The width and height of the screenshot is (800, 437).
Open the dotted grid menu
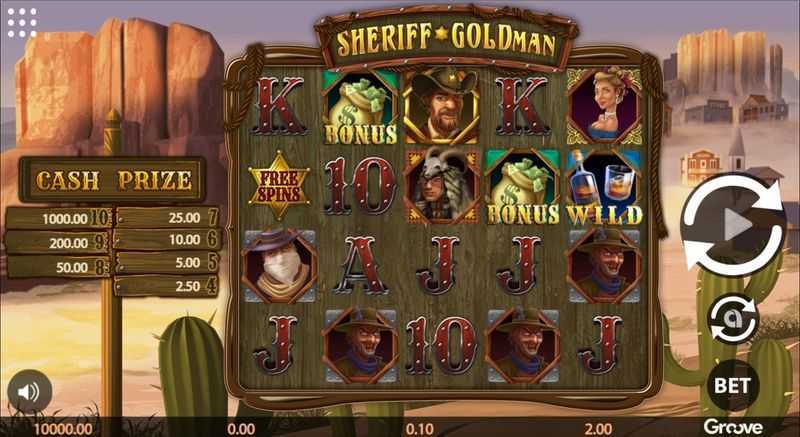[x=21, y=21]
